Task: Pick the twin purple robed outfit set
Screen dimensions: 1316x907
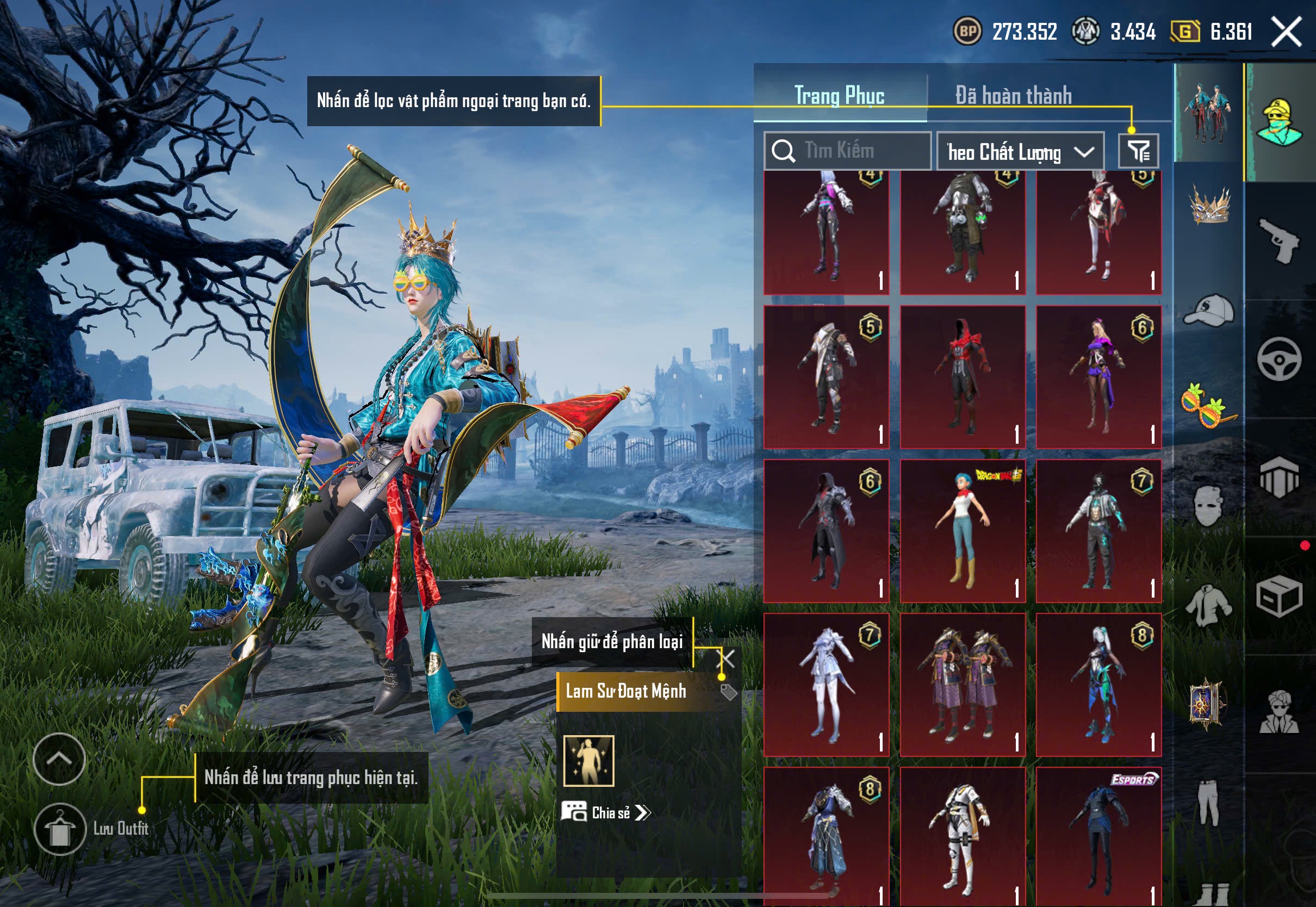Action: pyautogui.click(x=963, y=684)
